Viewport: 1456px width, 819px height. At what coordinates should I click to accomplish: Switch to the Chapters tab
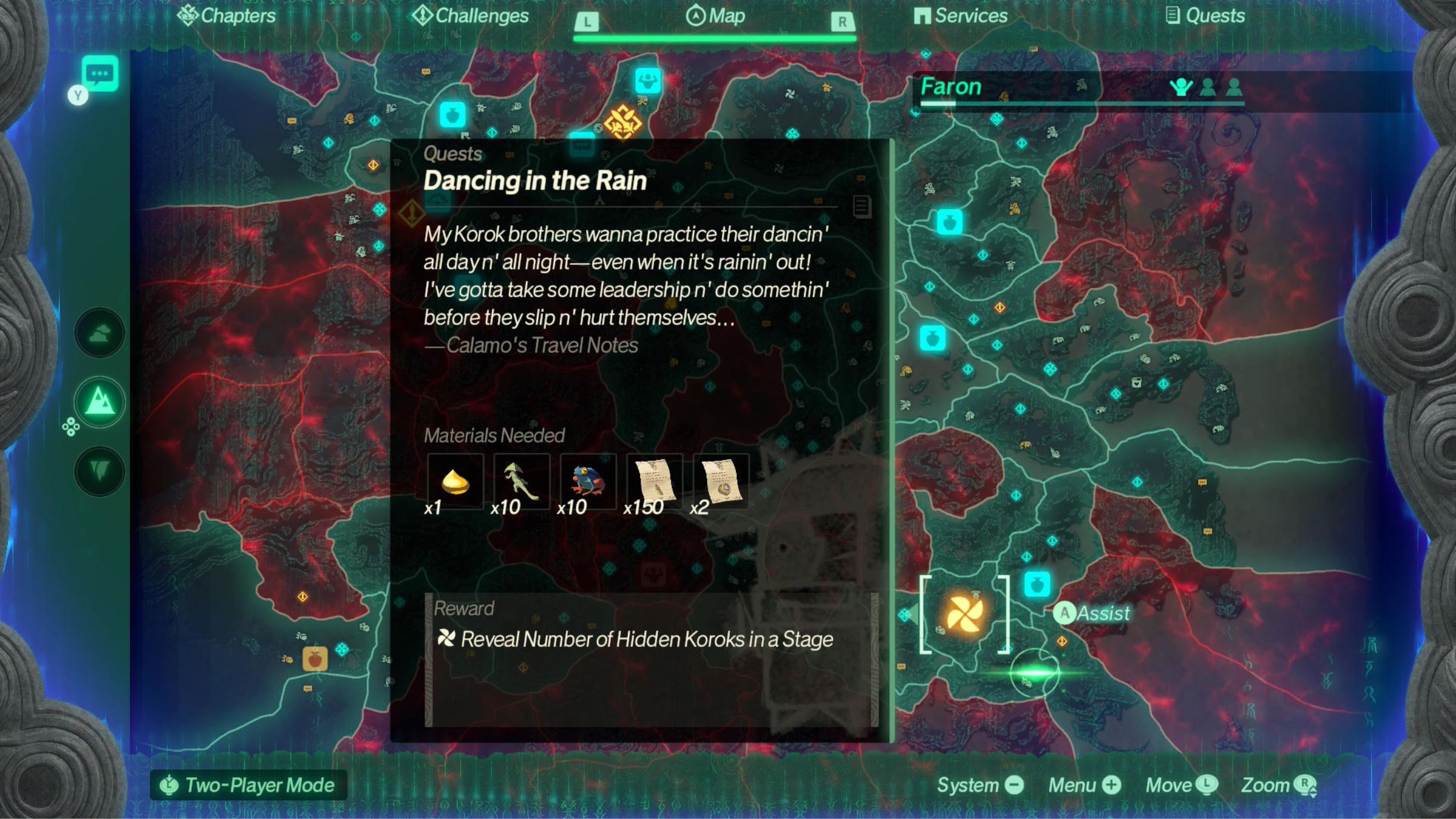(226, 16)
